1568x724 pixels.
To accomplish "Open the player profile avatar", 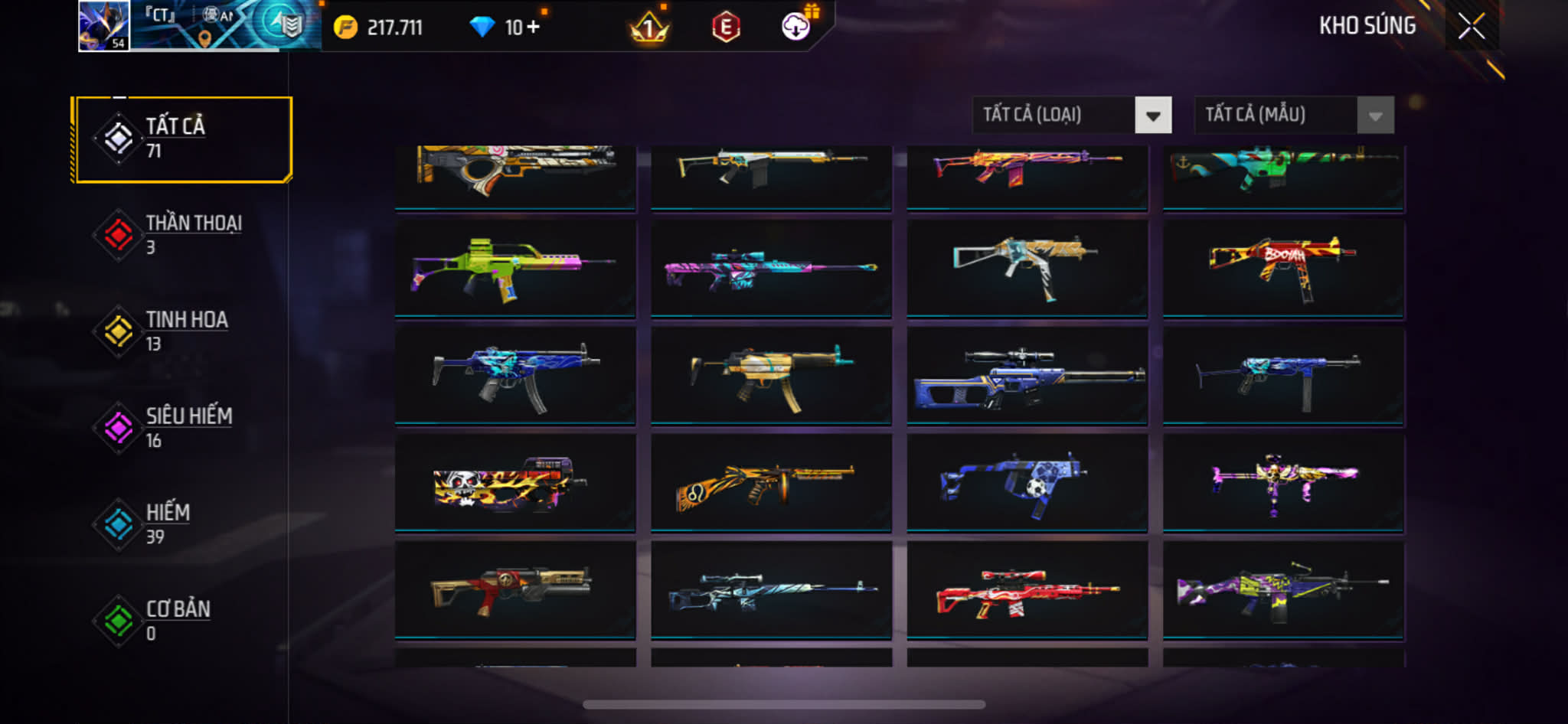I will click(x=104, y=26).
